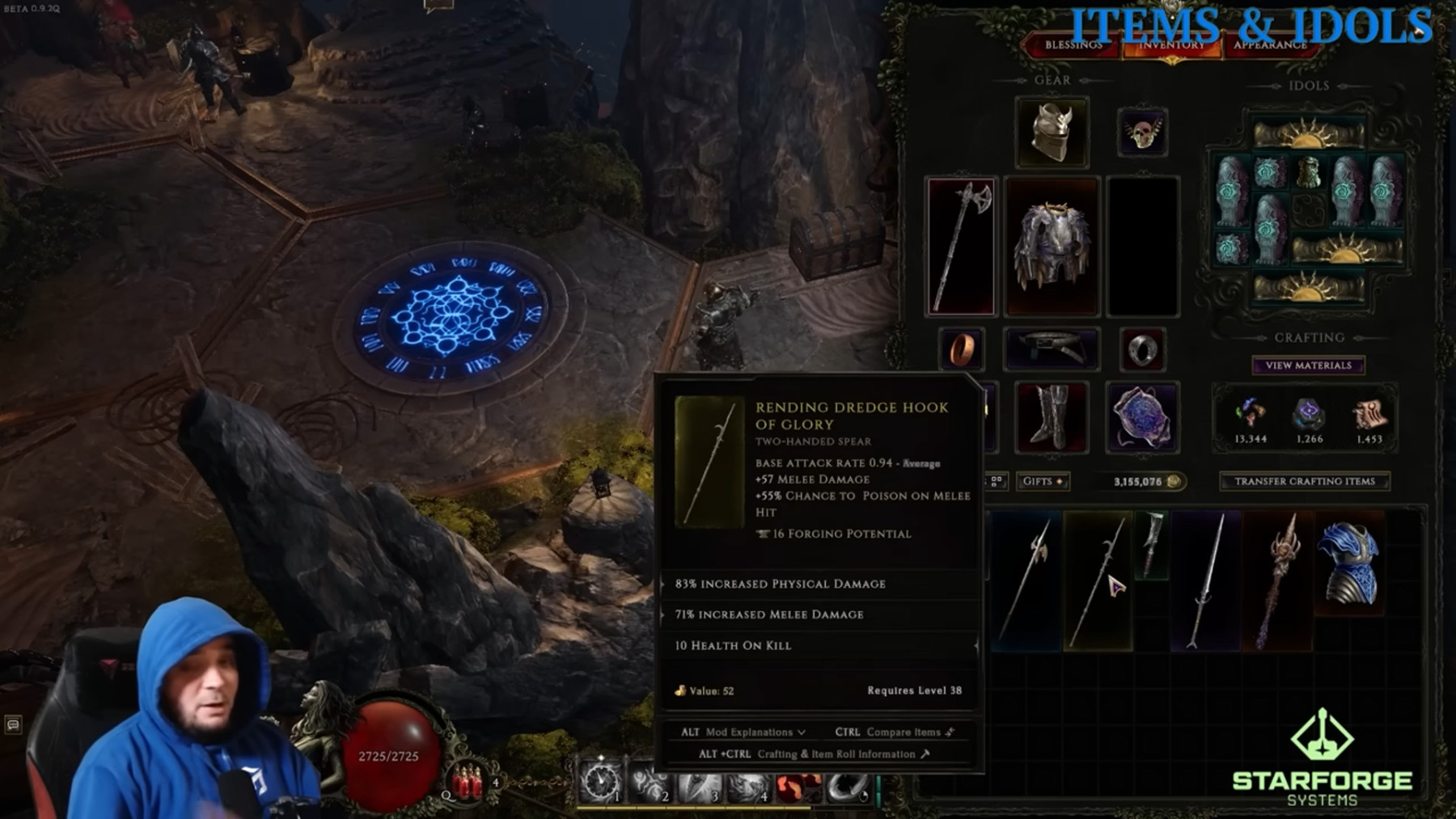Activate the clock-face skill in slot 1

[x=599, y=781]
